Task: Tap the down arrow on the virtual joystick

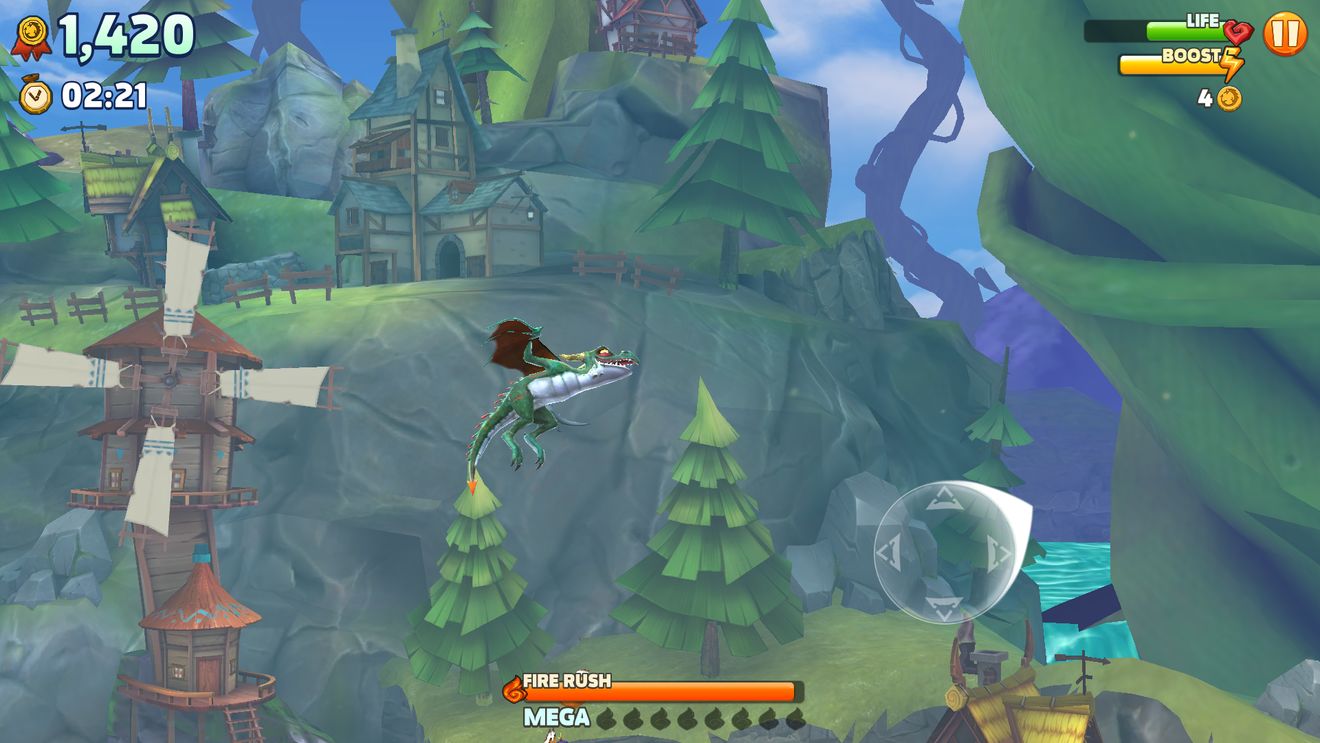Action: (x=944, y=606)
